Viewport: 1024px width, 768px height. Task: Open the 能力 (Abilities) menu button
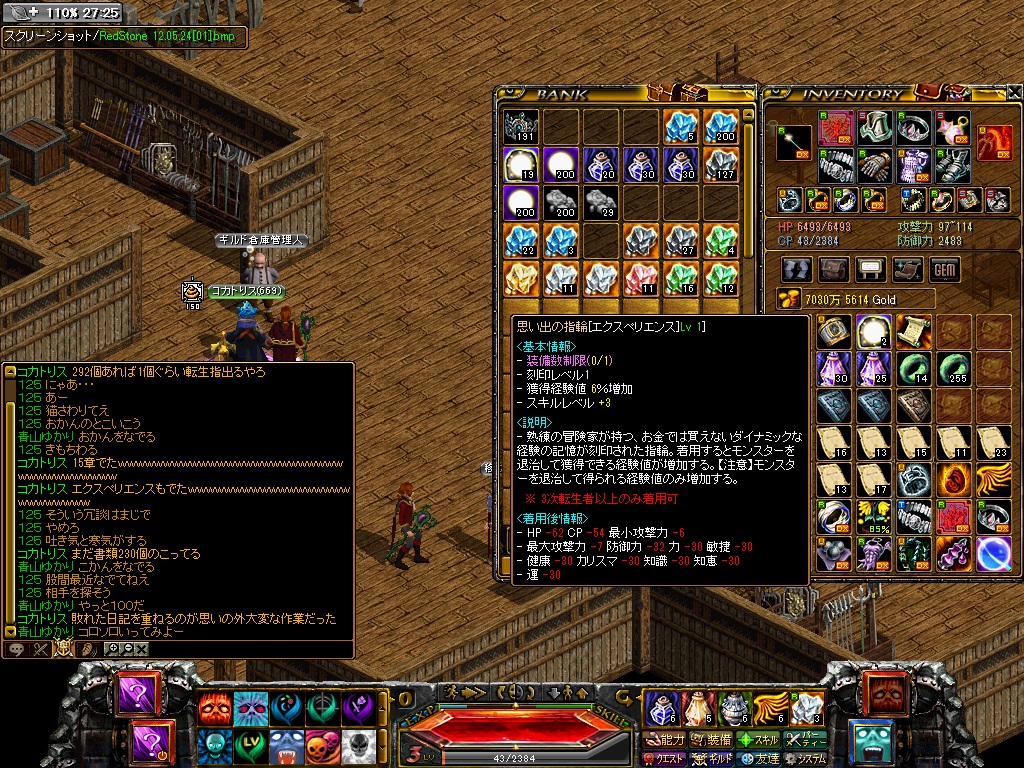click(x=663, y=740)
